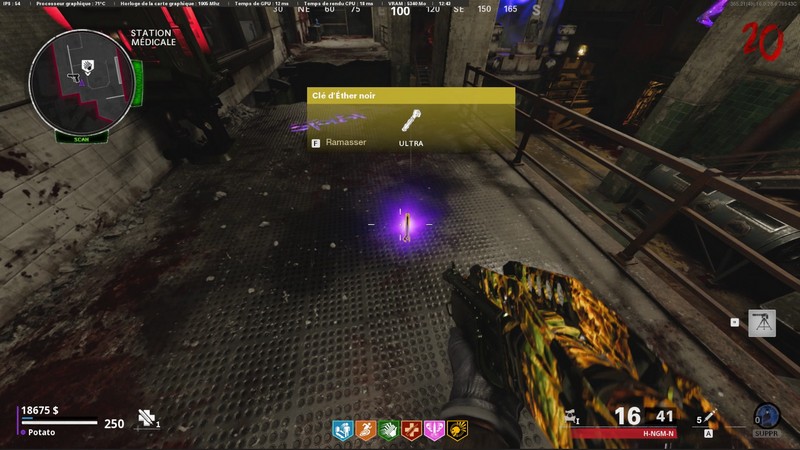Select the ULTRA aether tool key icon

(x=410, y=122)
